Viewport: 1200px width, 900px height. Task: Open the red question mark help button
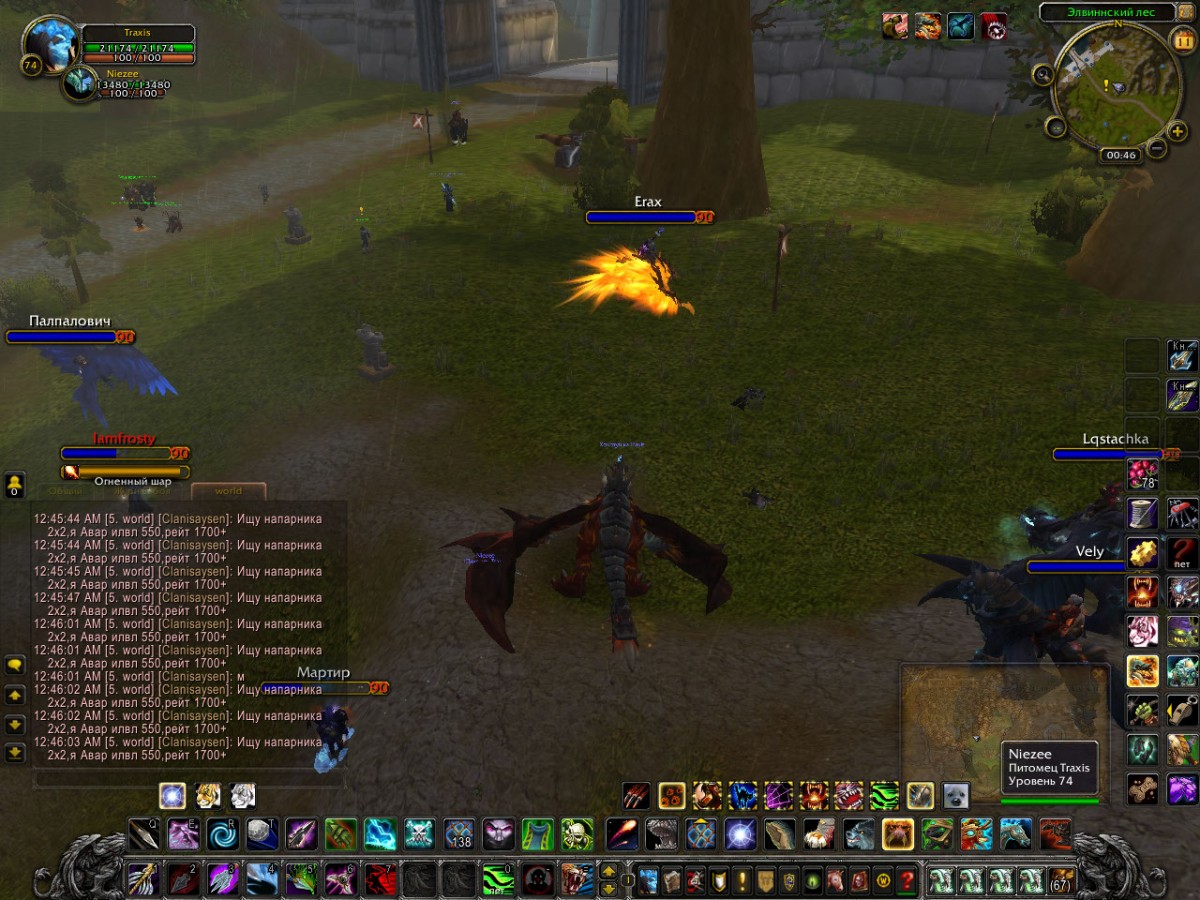click(x=906, y=881)
